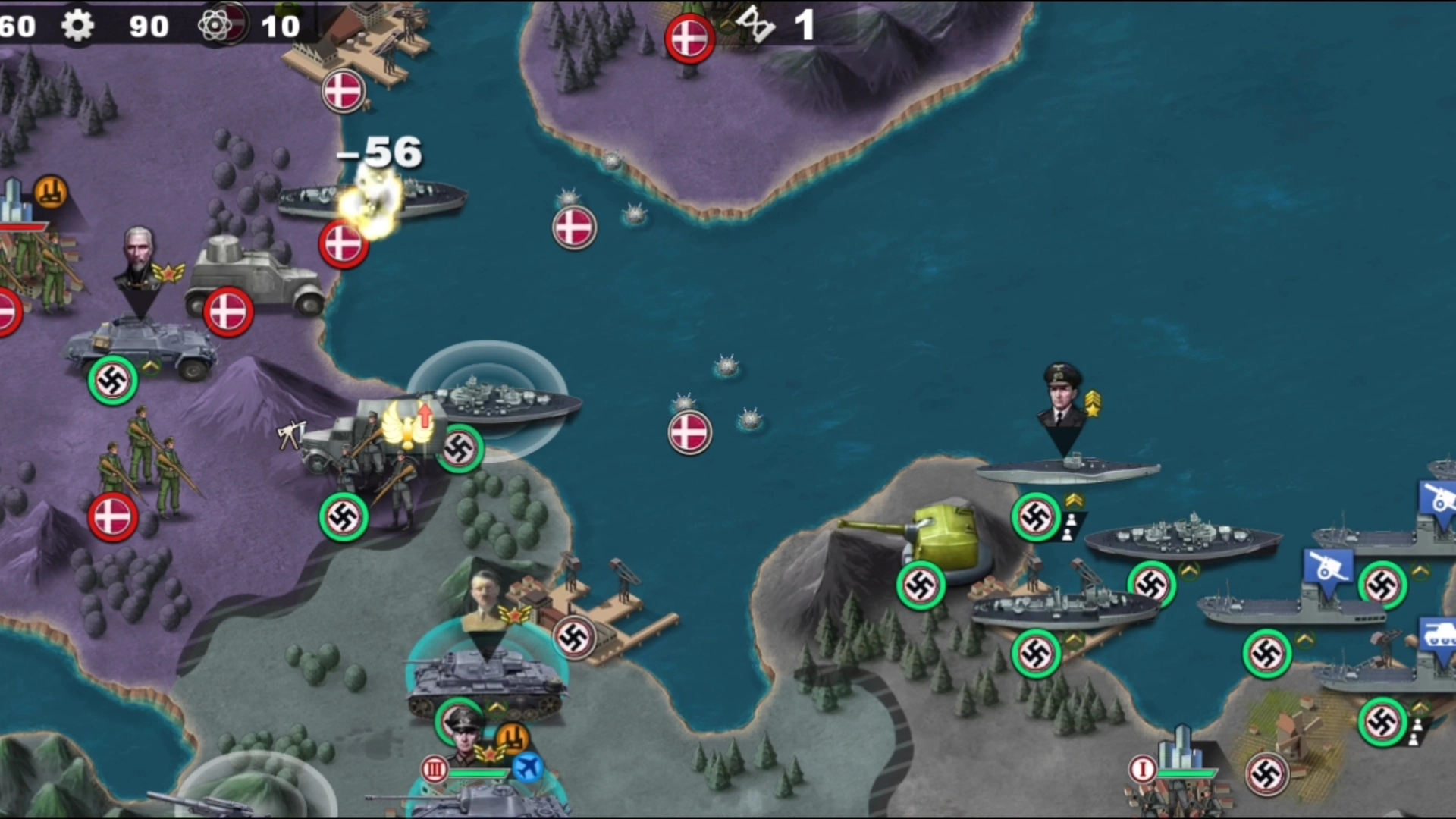1456x819 pixels.
Task: Target the Danish flag marker on the northern island
Action: [689, 38]
